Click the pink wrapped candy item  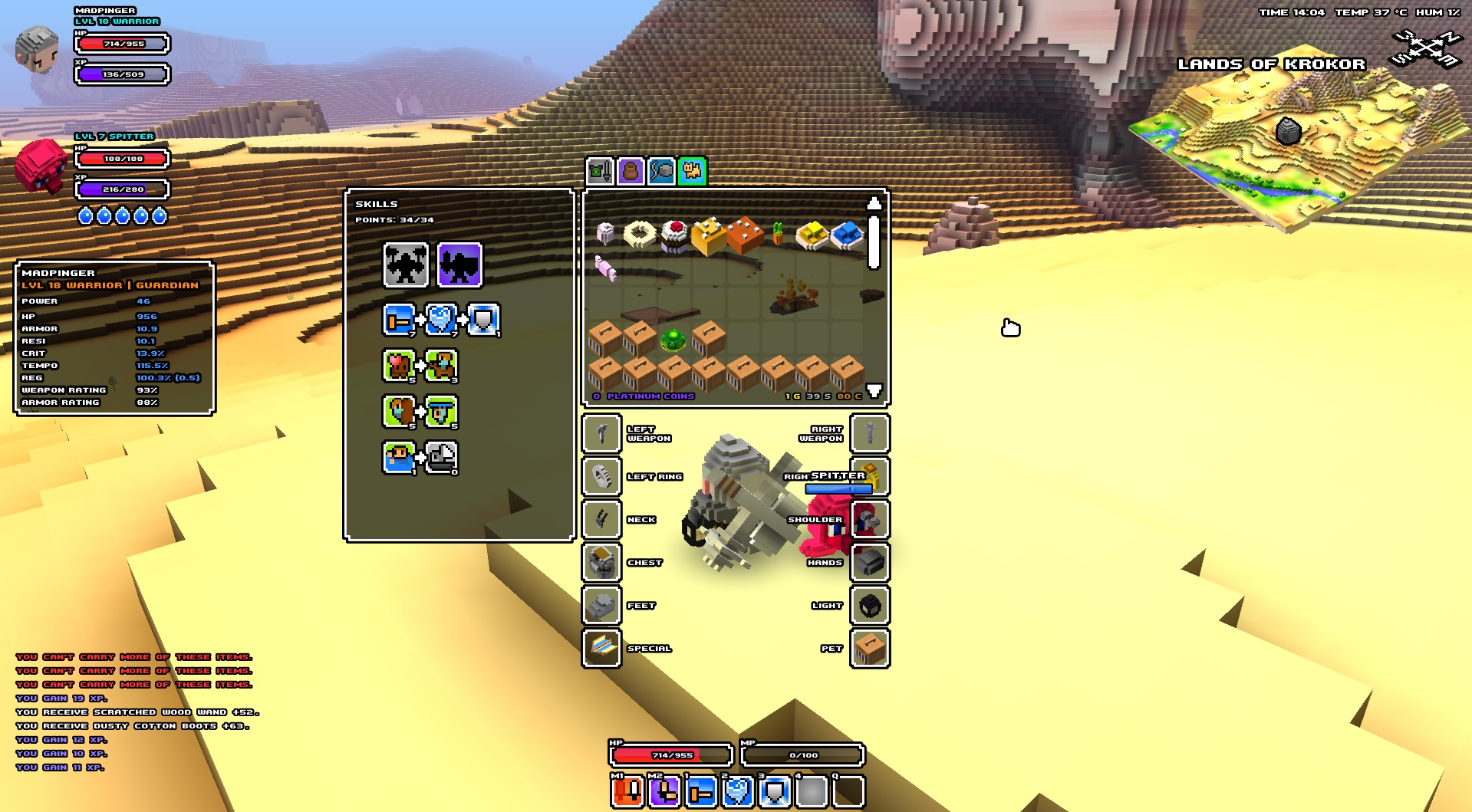[x=605, y=268]
